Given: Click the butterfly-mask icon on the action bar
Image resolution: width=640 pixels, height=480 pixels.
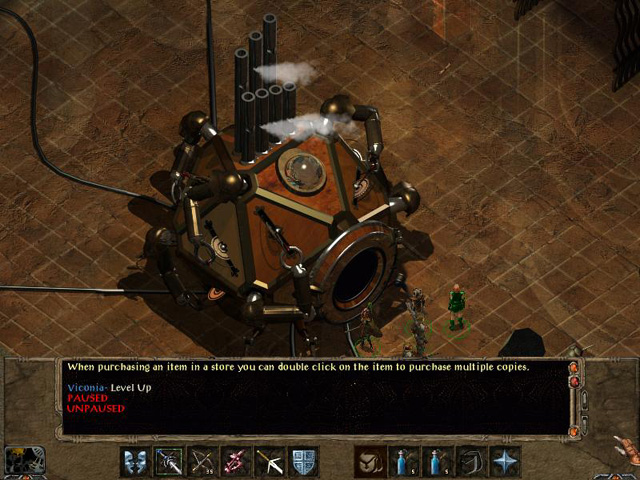Looking at the screenshot, I should tap(135, 461).
